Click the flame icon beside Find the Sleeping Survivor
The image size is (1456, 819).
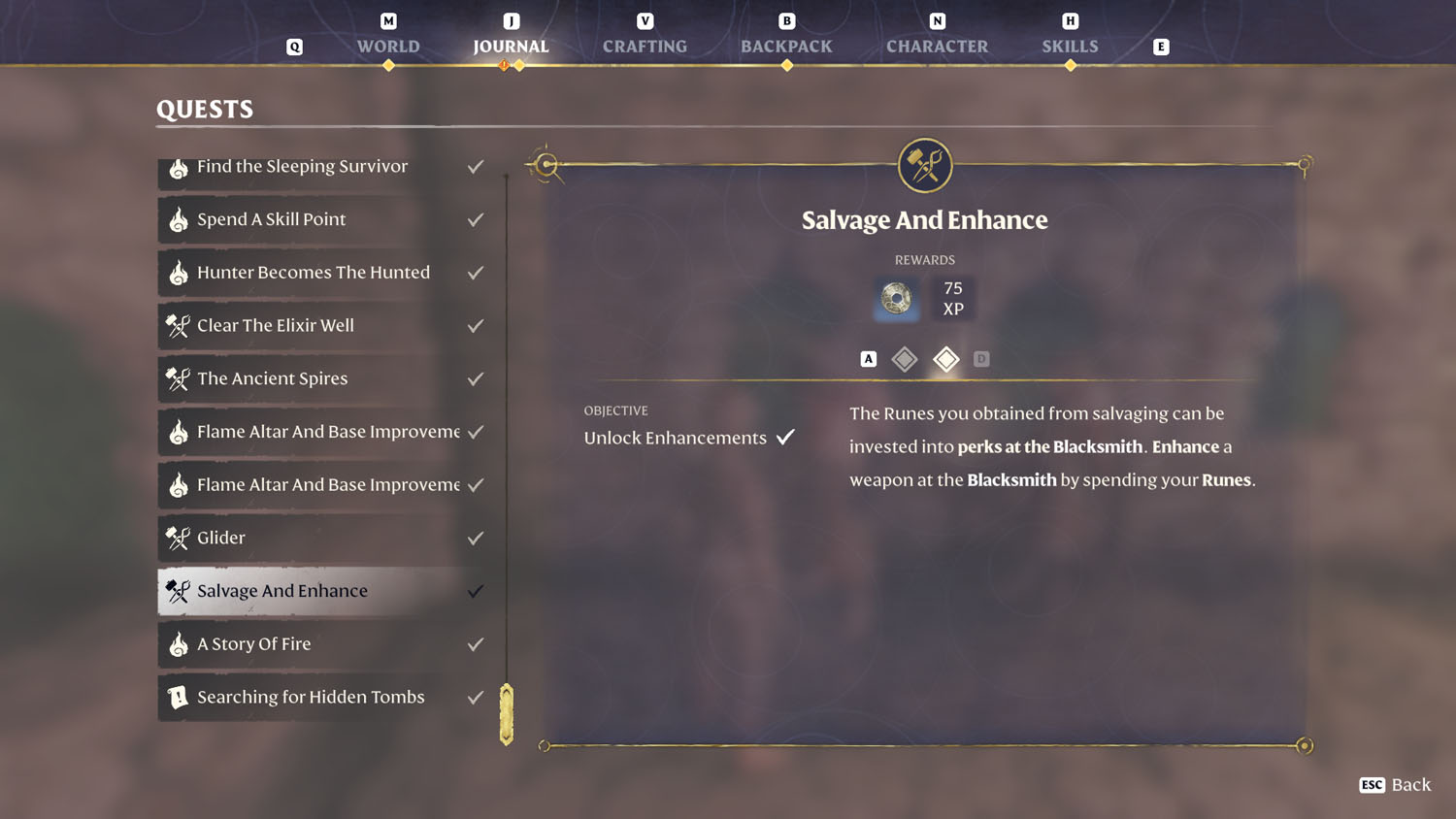(179, 166)
